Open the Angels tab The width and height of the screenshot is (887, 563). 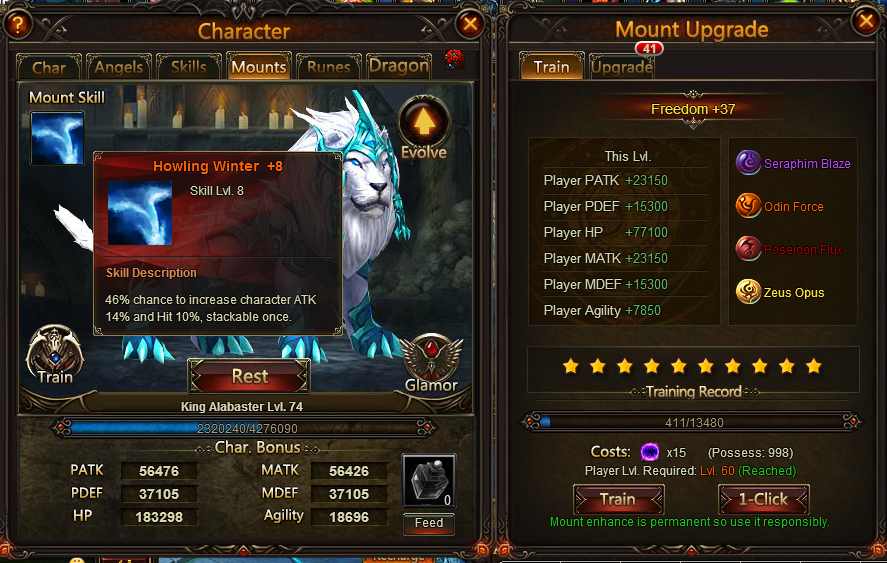pos(119,67)
